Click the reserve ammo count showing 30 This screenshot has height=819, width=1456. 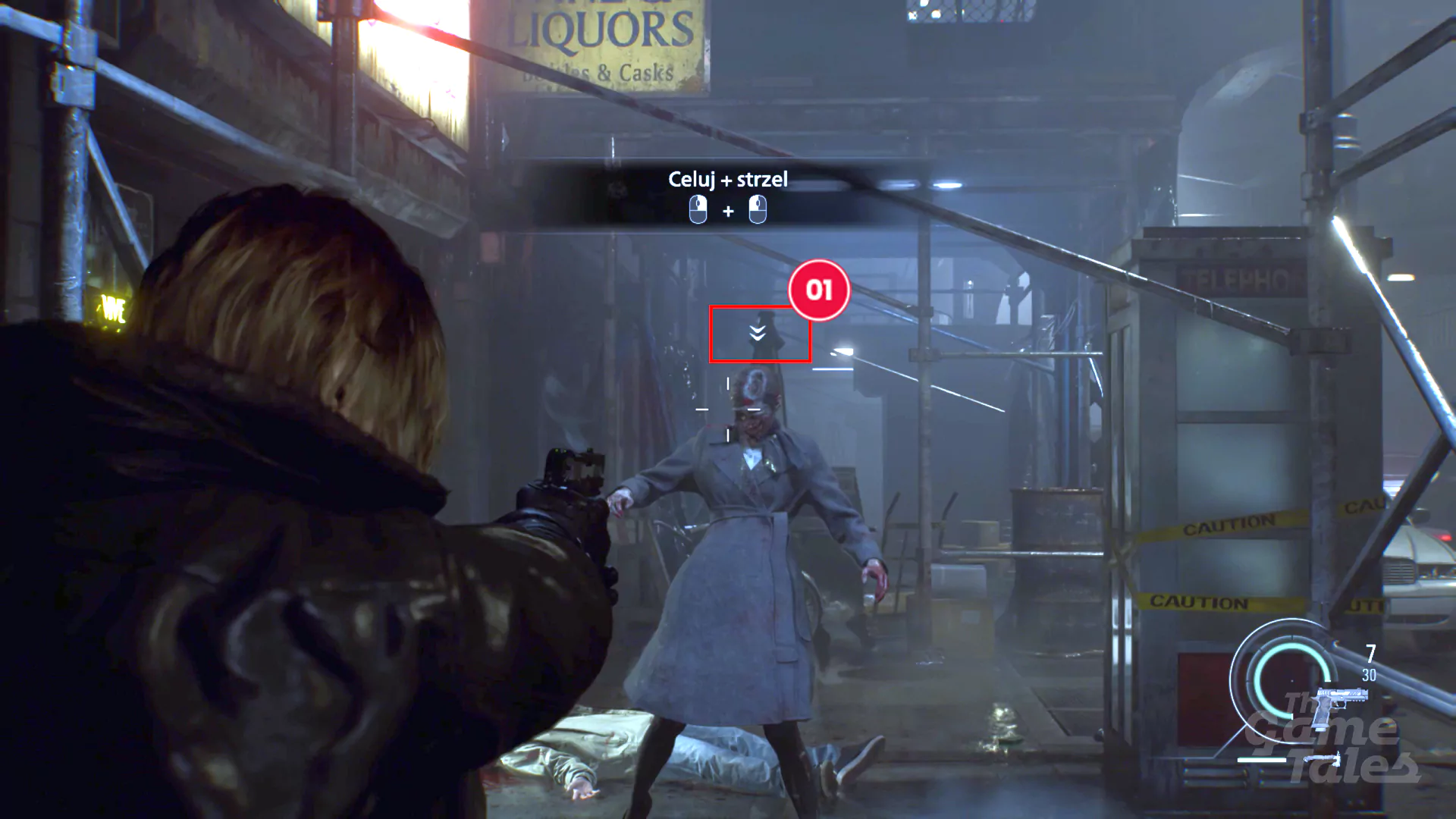(1370, 674)
